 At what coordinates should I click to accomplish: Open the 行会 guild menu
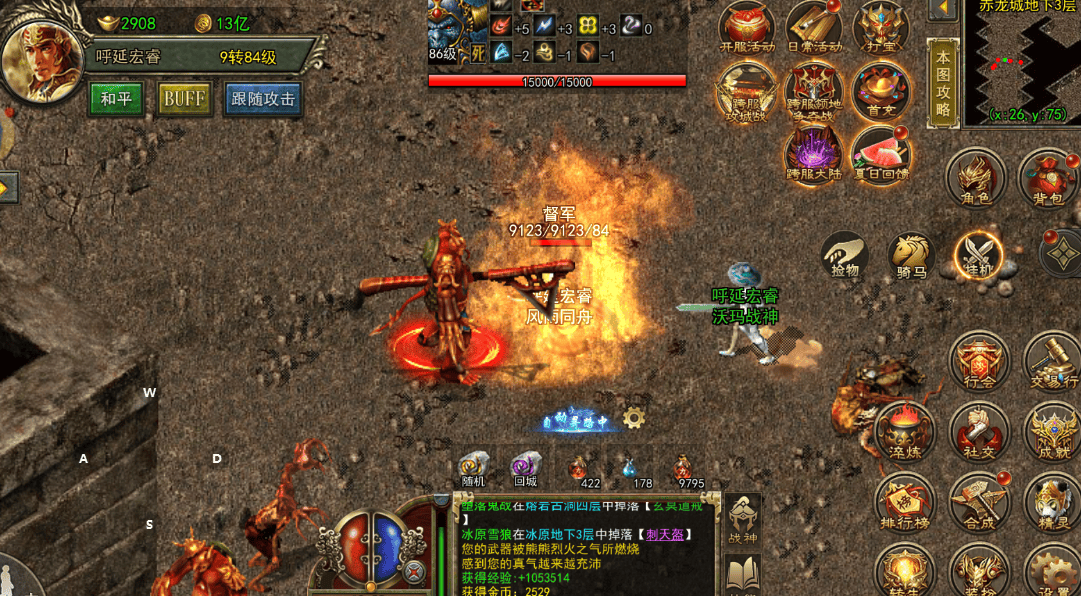[x=980, y=360]
